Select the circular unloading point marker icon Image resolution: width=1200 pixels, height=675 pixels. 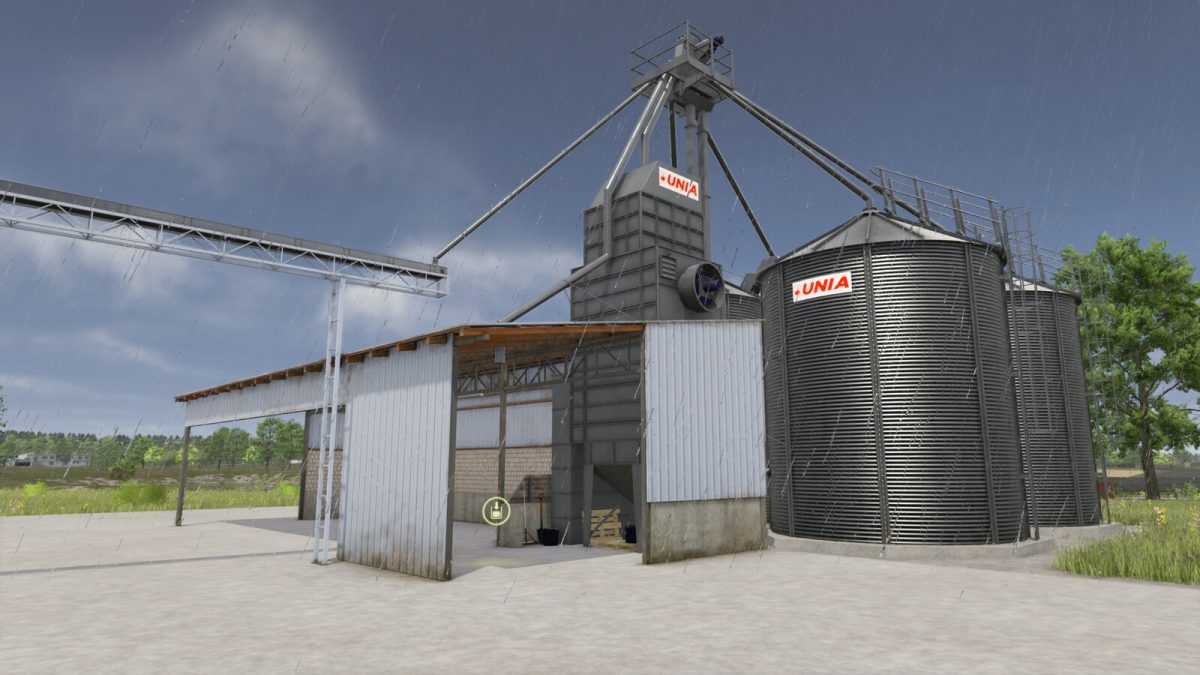pos(496,511)
